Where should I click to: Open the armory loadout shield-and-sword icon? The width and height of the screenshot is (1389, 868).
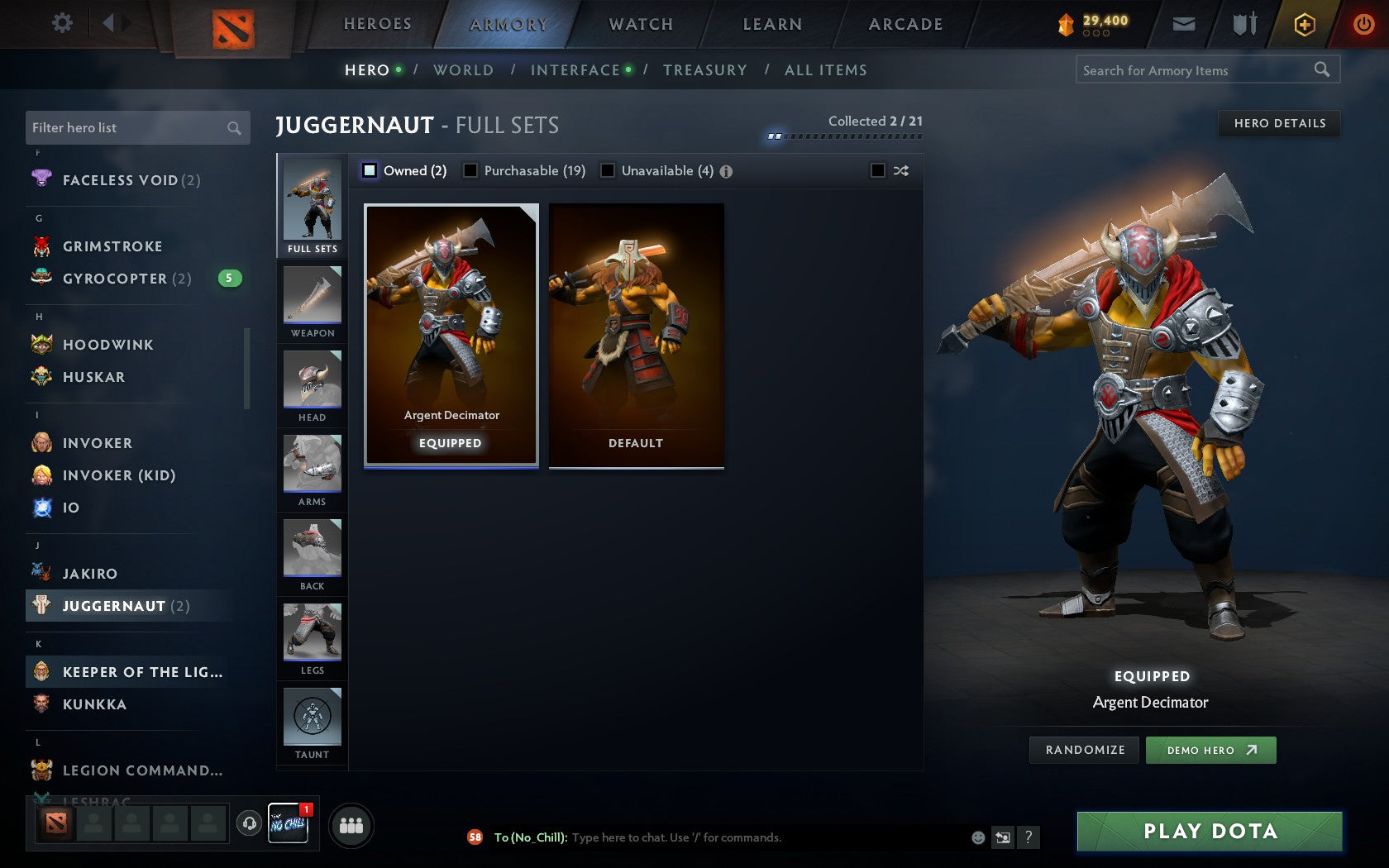[1243, 24]
